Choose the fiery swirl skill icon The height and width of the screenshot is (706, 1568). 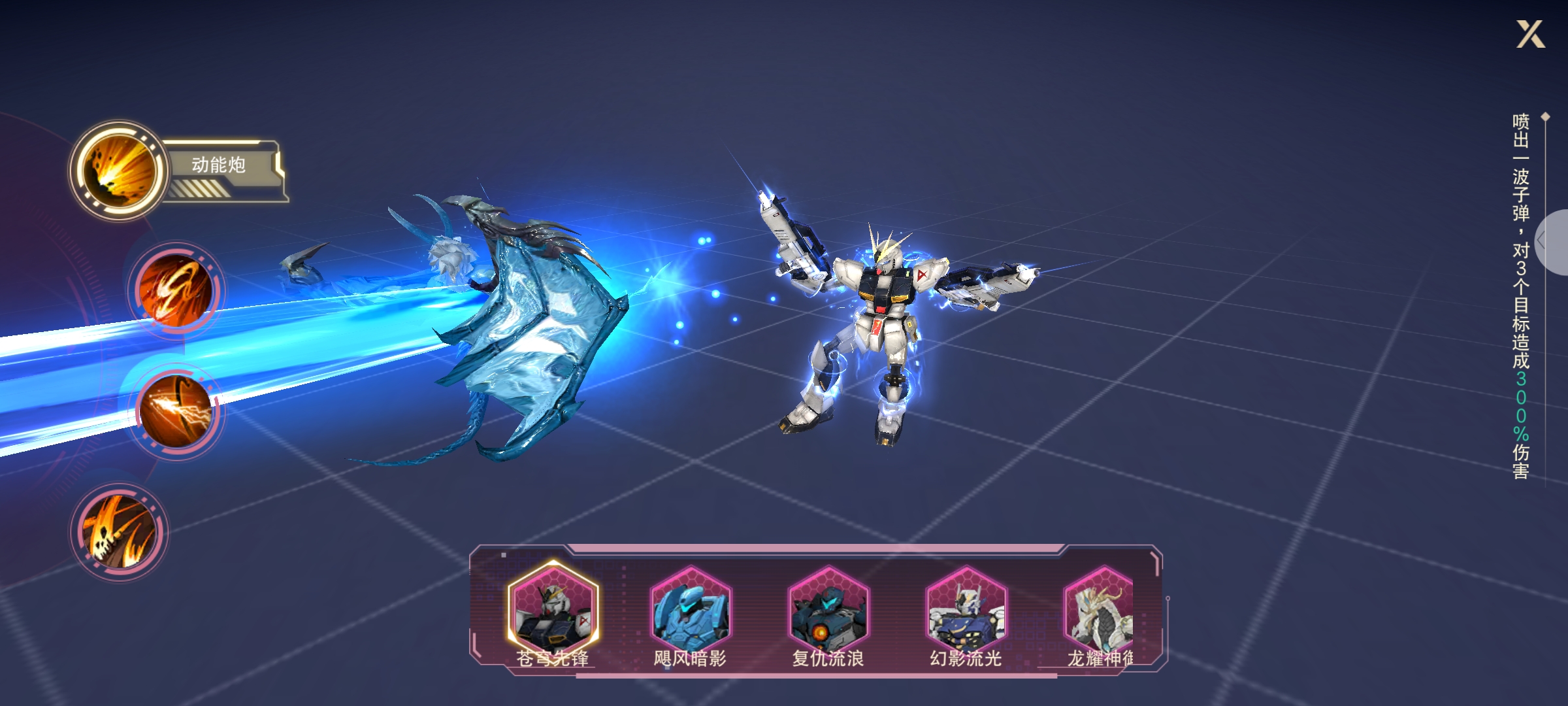tap(176, 289)
